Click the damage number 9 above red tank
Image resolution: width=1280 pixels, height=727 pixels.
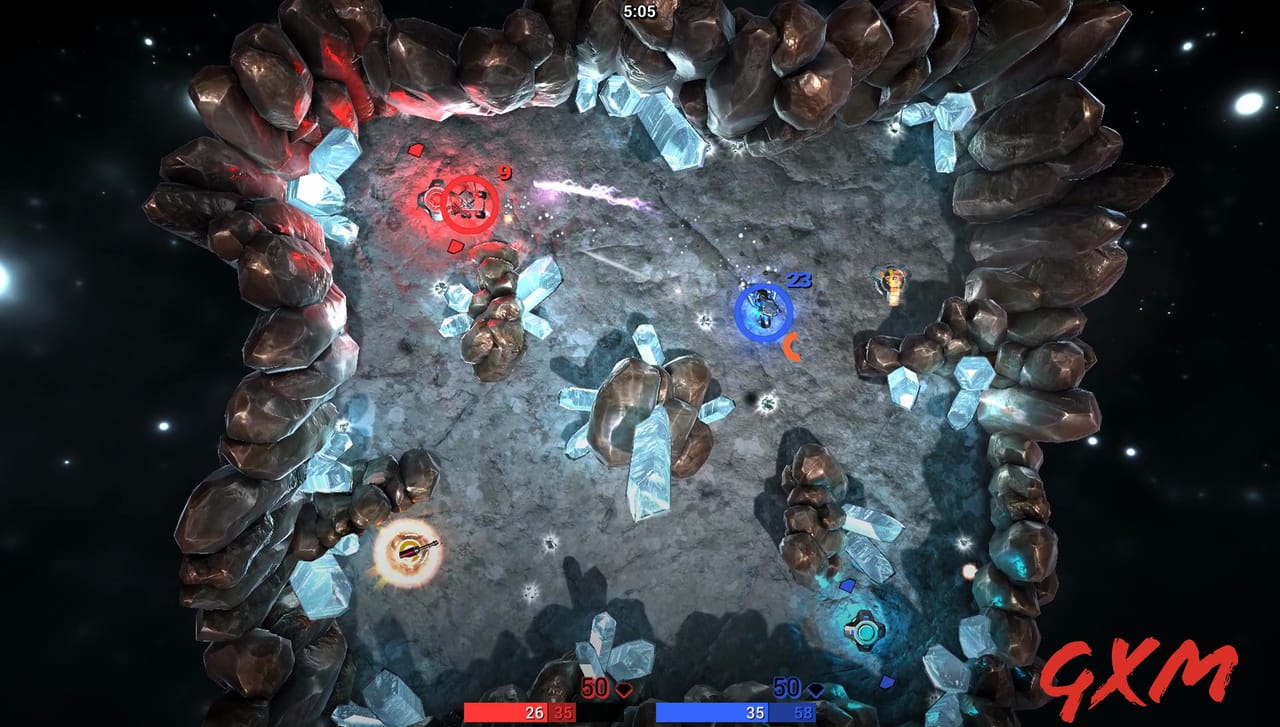click(x=504, y=172)
